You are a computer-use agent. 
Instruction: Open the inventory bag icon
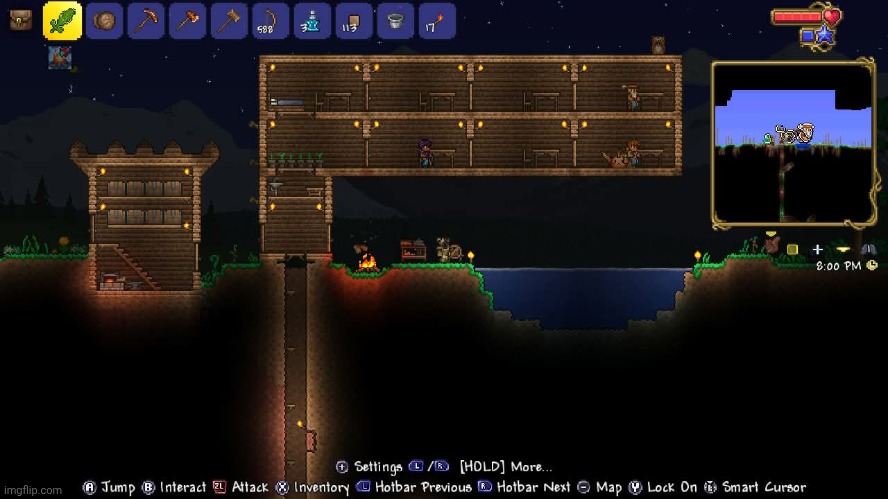coord(20,20)
